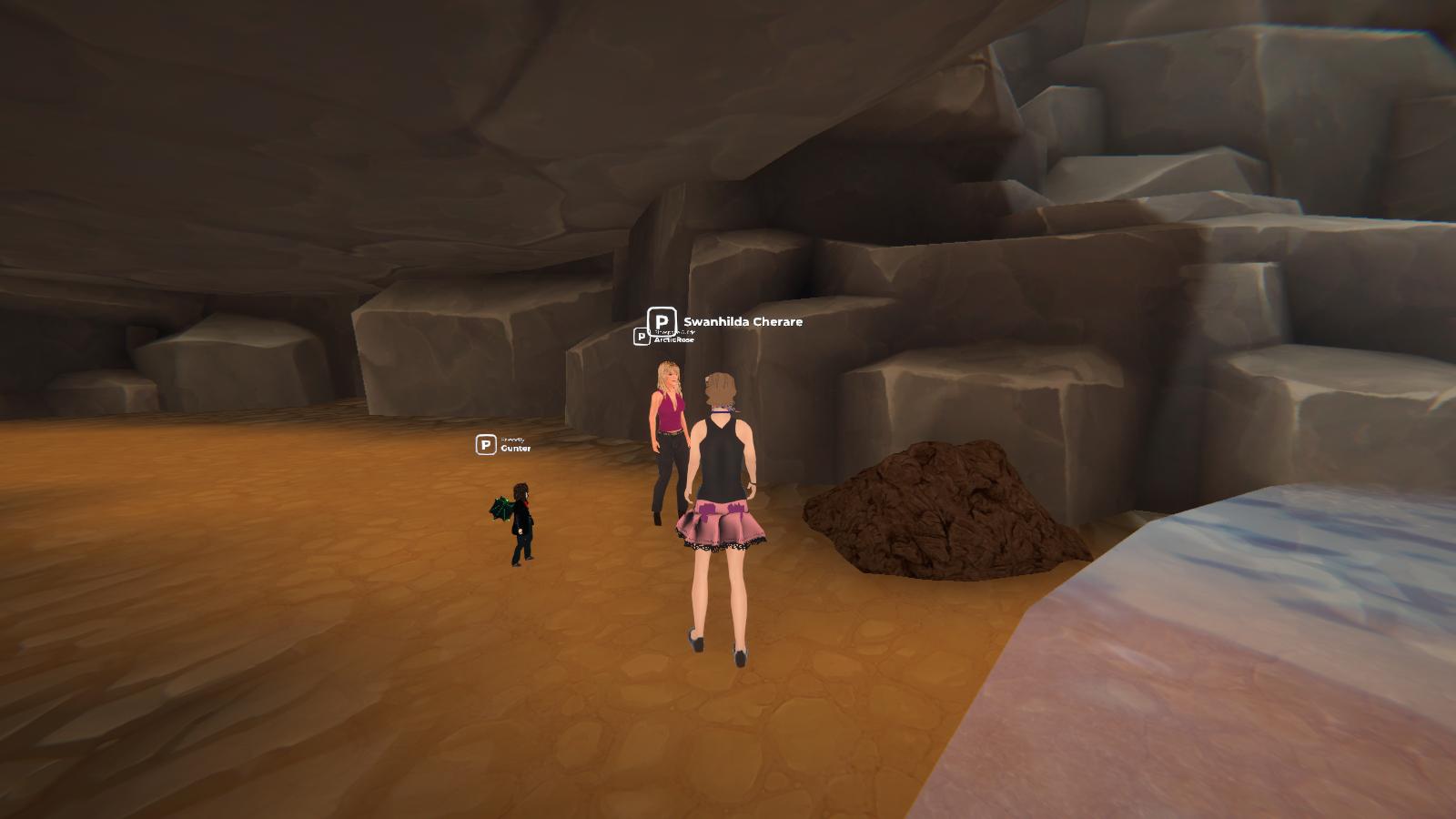Click Gunter's player name tag
The image size is (1456, 819).
tap(514, 448)
